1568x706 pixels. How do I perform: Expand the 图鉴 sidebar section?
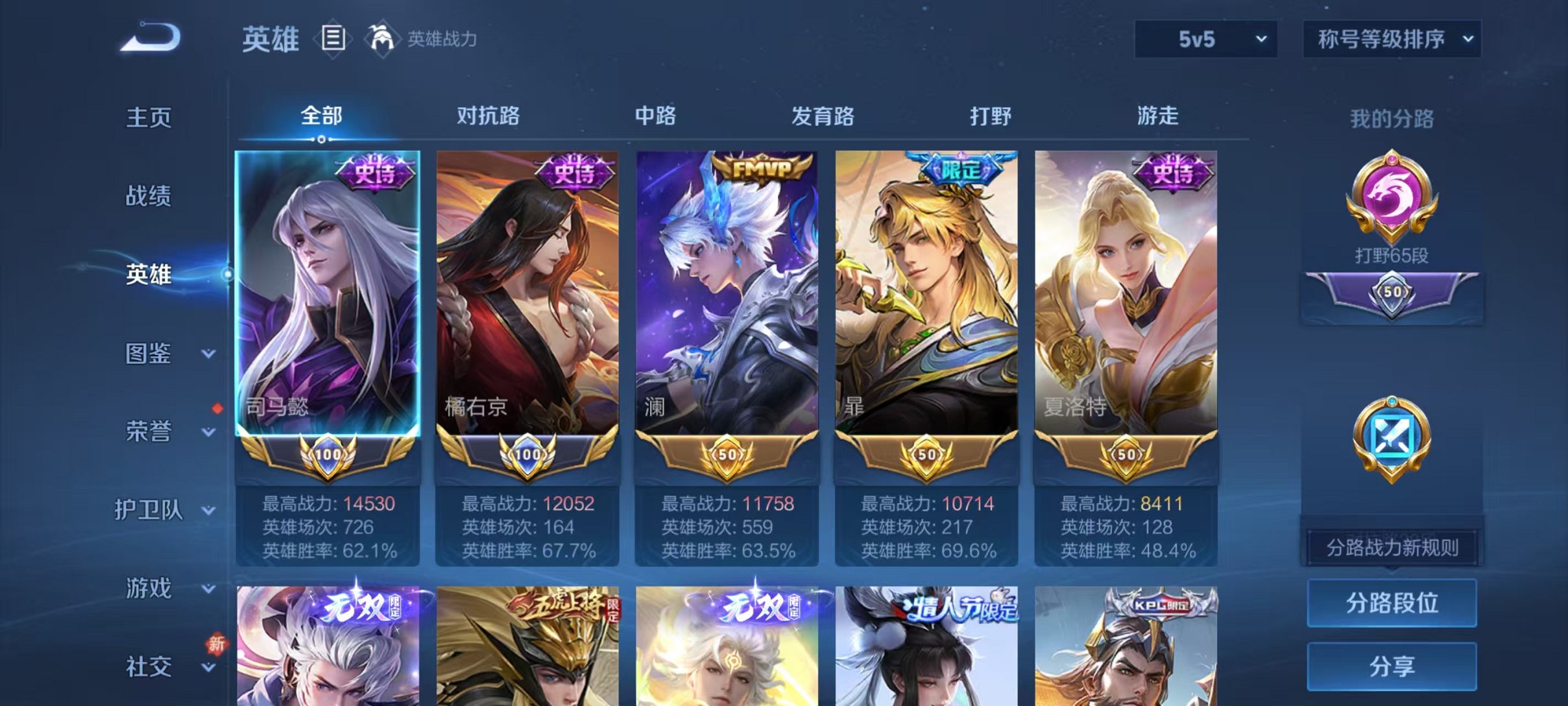(x=151, y=354)
